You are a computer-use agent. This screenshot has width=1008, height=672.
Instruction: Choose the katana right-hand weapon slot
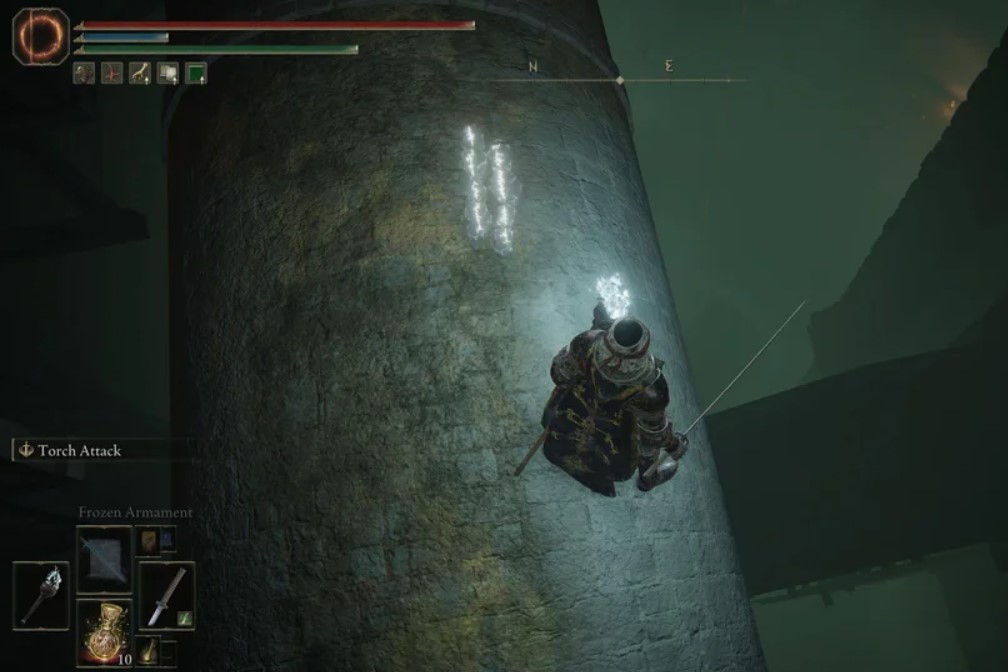166,595
